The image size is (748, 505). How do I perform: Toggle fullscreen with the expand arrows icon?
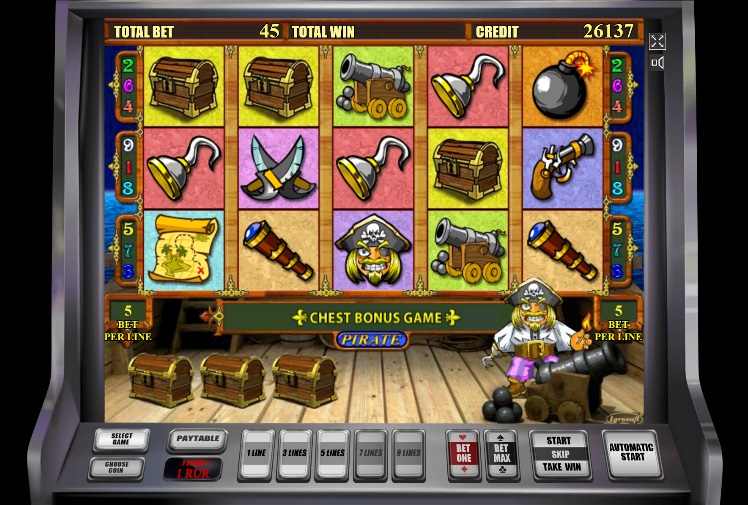(x=657, y=41)
